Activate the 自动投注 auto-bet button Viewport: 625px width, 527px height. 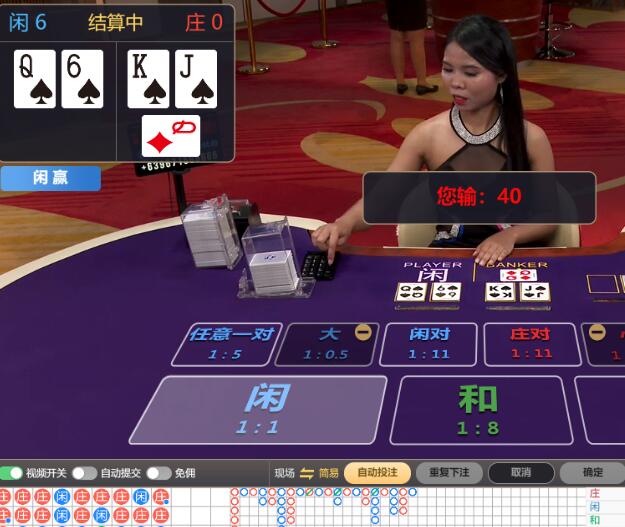377,473
